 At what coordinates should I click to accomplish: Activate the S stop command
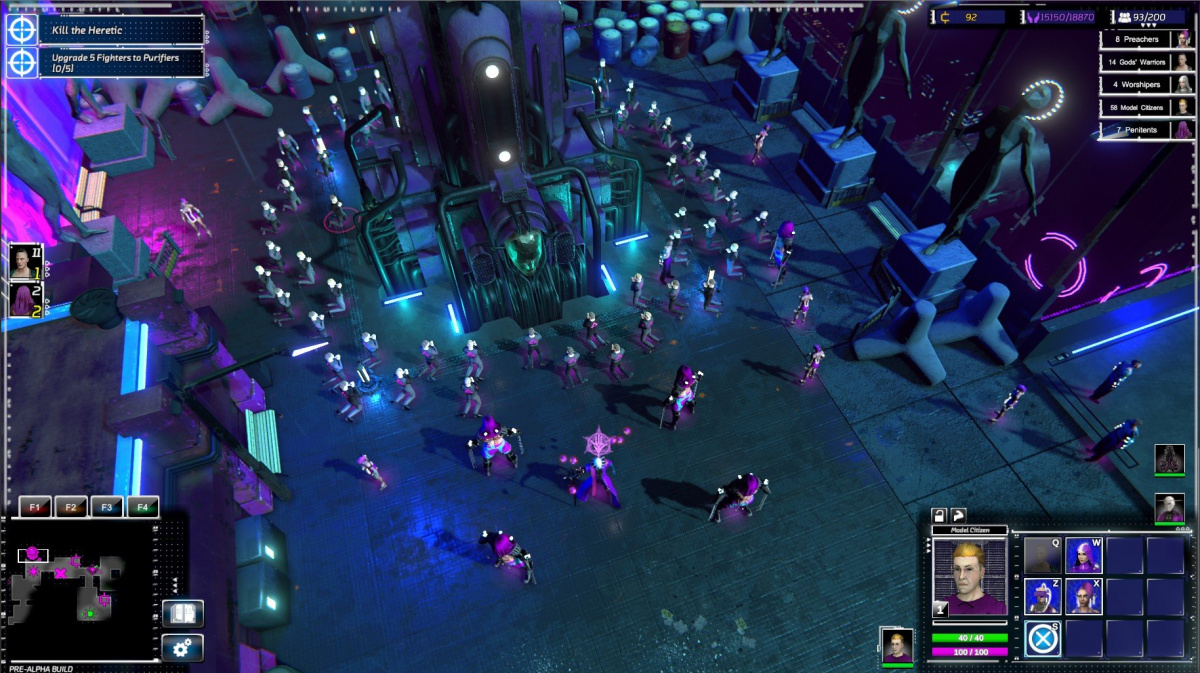tap(1042, 638)
